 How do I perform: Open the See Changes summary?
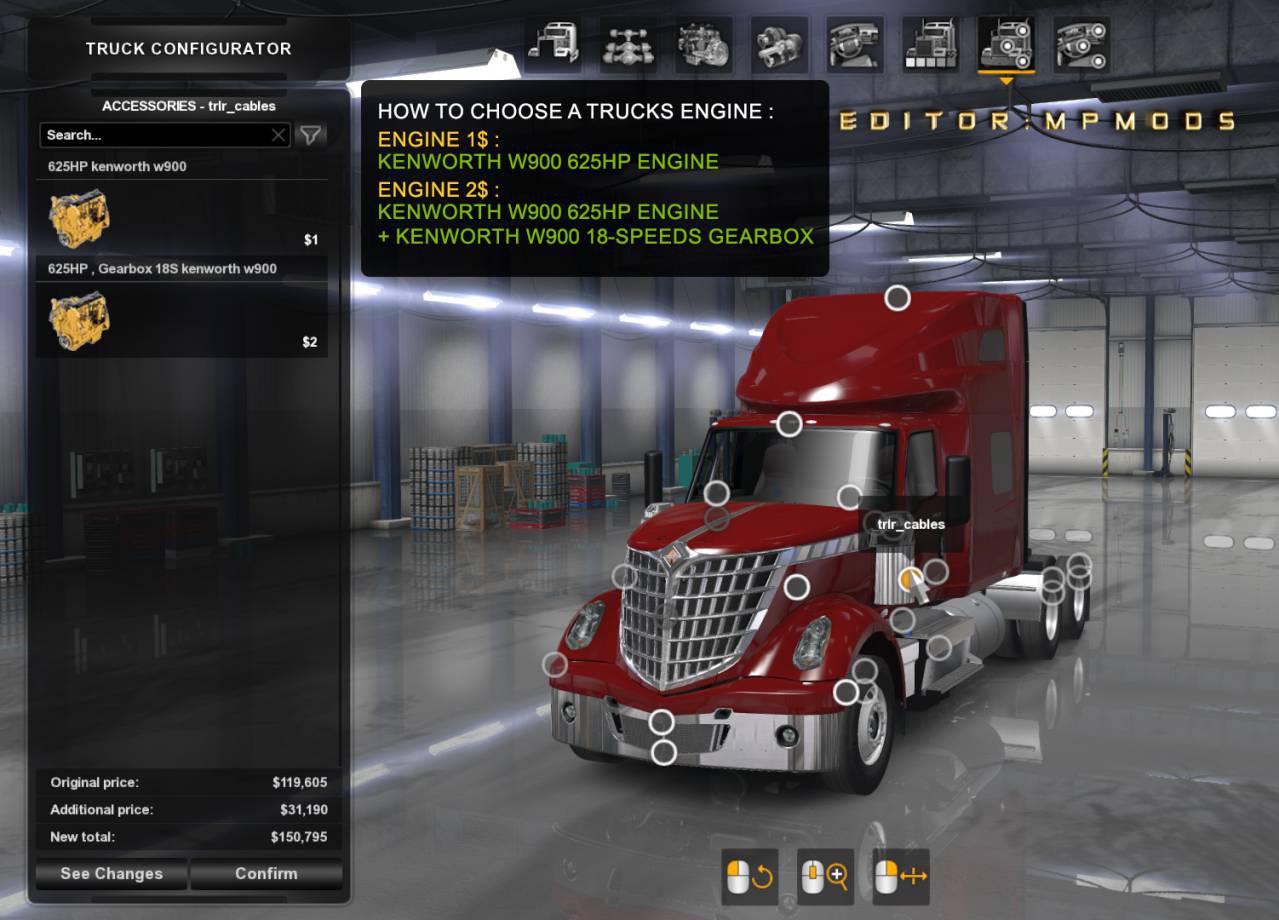pyautogui.click(x=111, y=873)
